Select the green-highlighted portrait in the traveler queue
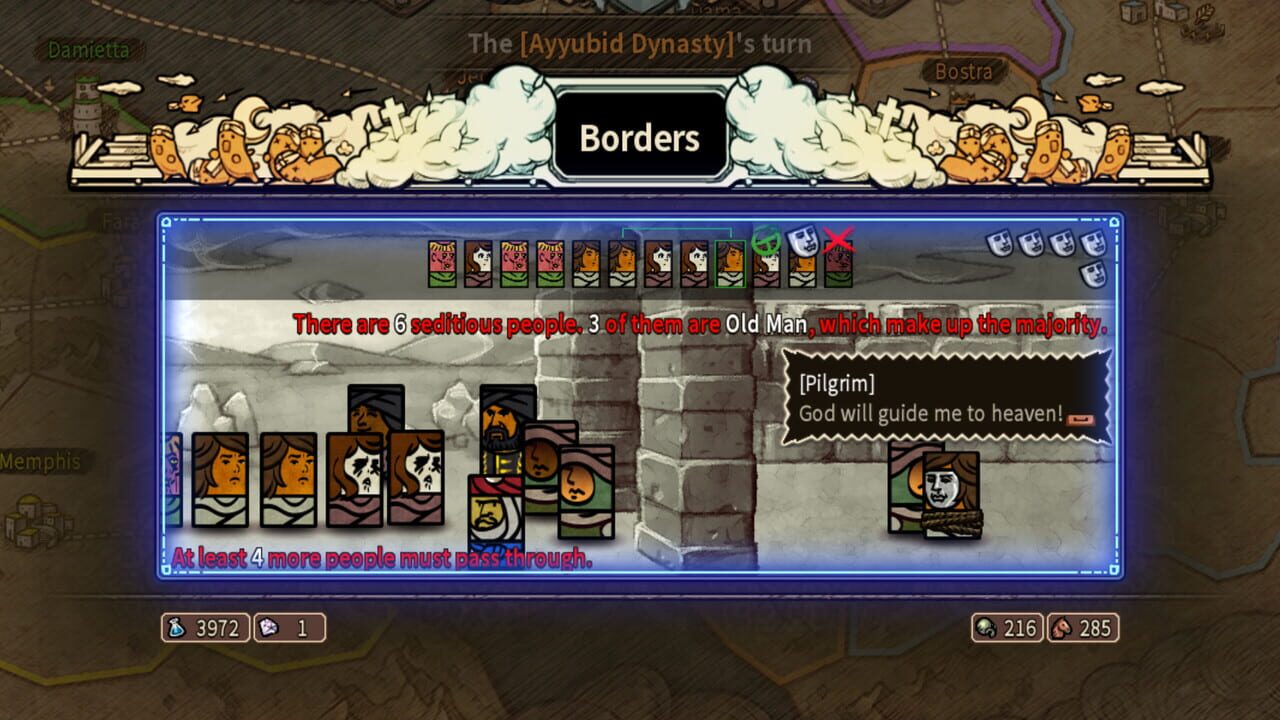Viewport: 1280px width, 720px height. click(x=731, y=262)
